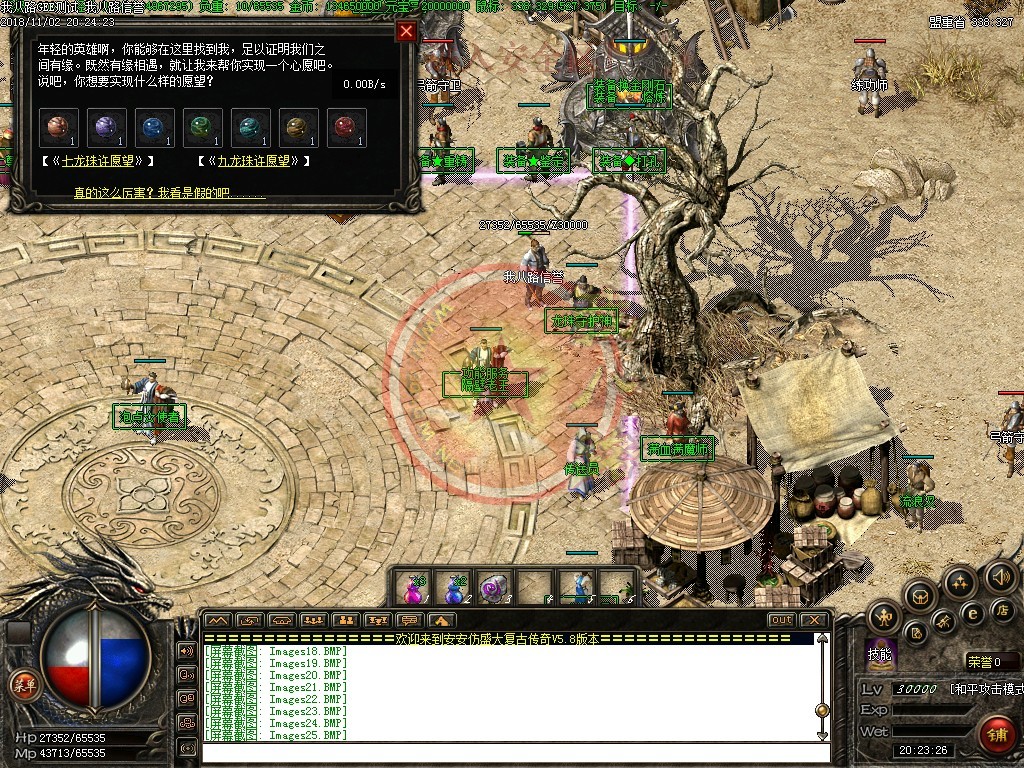Viewport: 1024px width, 768px height.
Task: Open the 菜单 menu button by the orb
Action: point(23,685)
